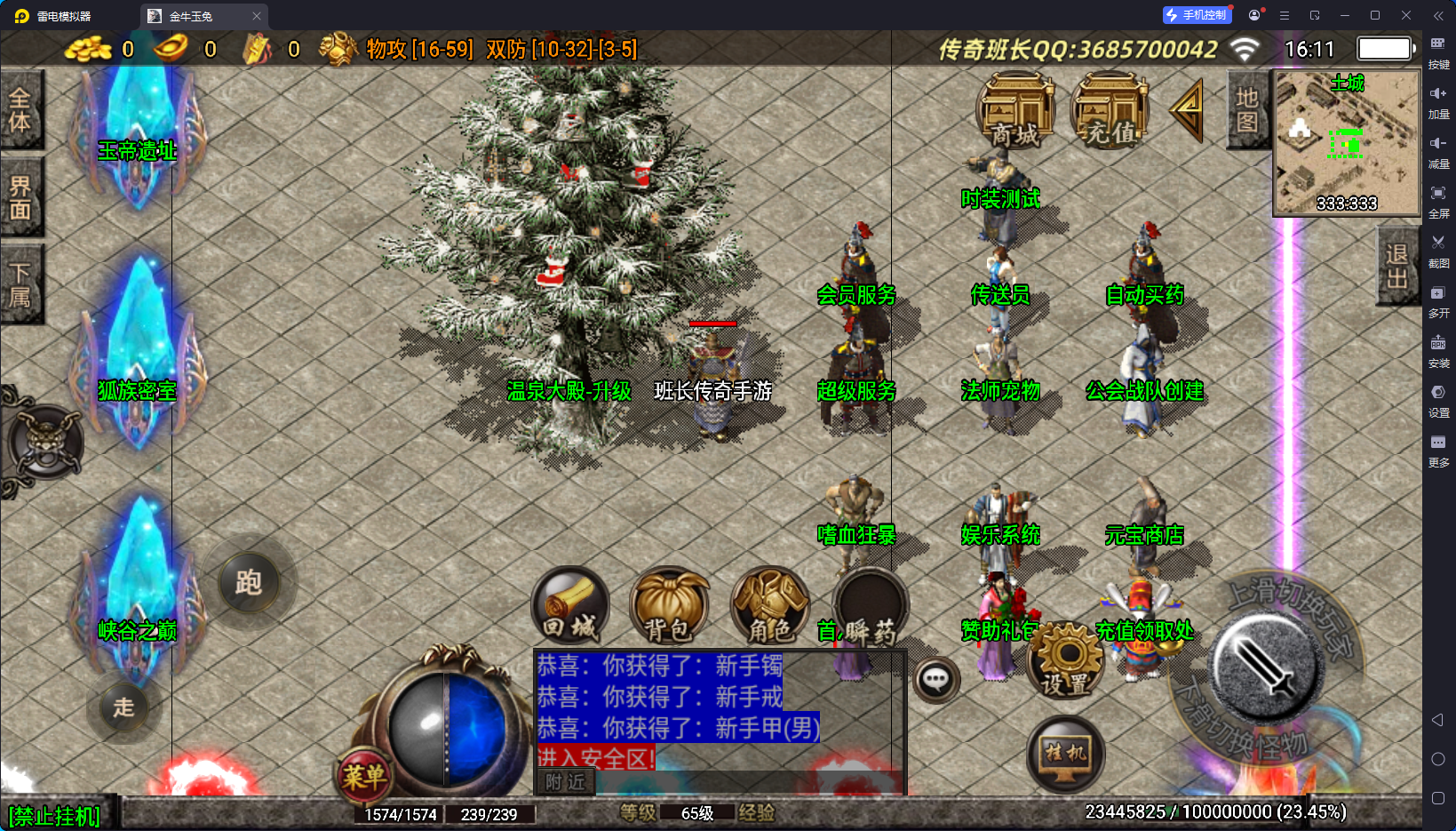
Task: Open the 设置 gear settings
Action: 1066,659
